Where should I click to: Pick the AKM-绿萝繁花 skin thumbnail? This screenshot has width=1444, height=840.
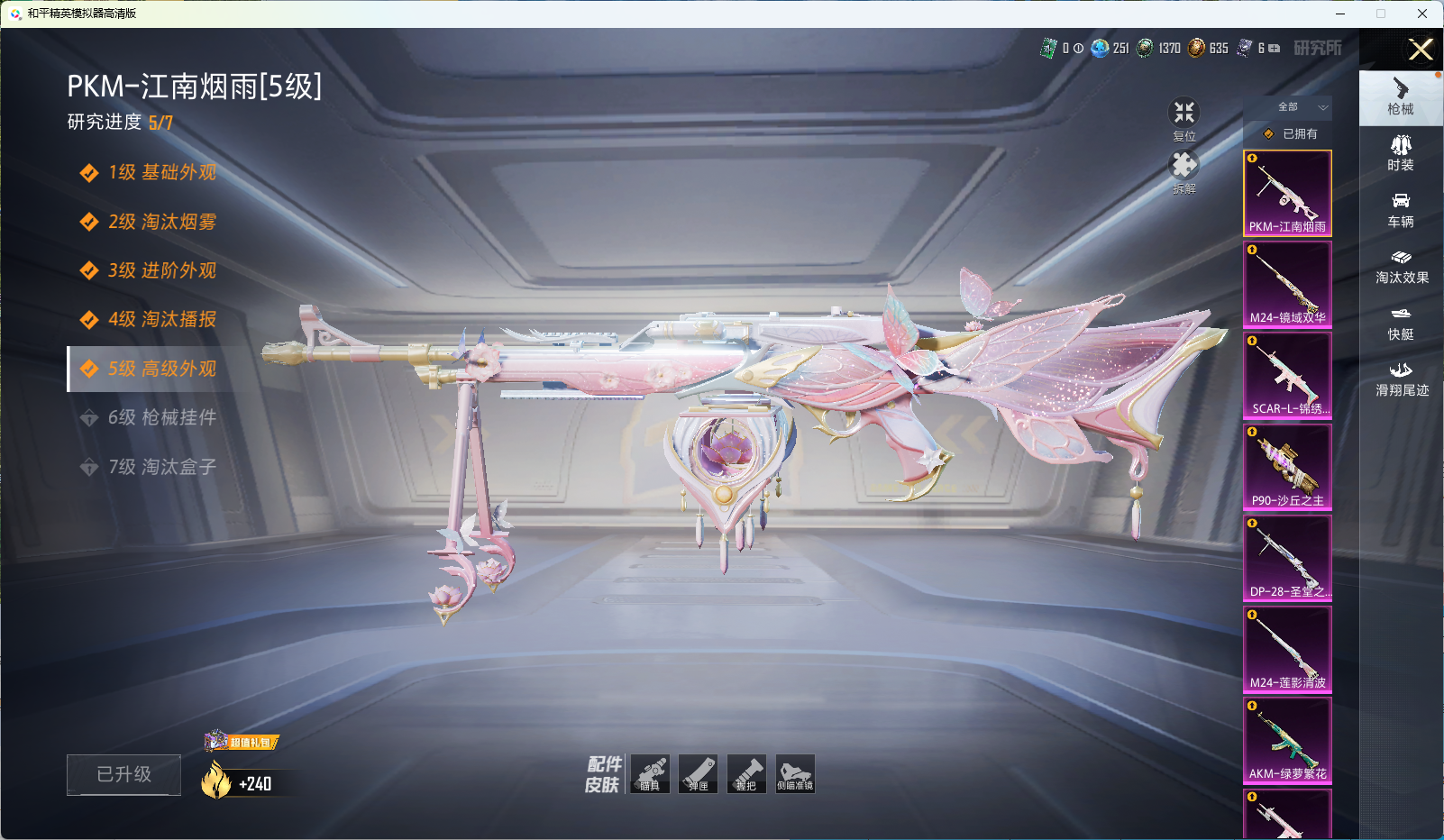pyautogui.click(x=1287, y=740)
